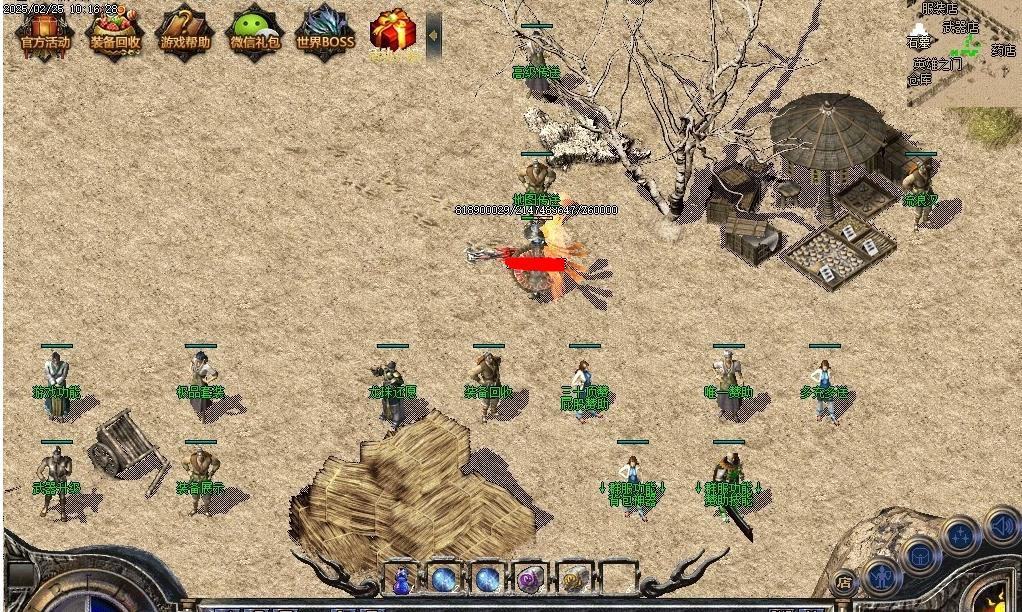Screen dimensions: 1022x612
Task: Open the minimap in the top-right corner
Action: 963,52
